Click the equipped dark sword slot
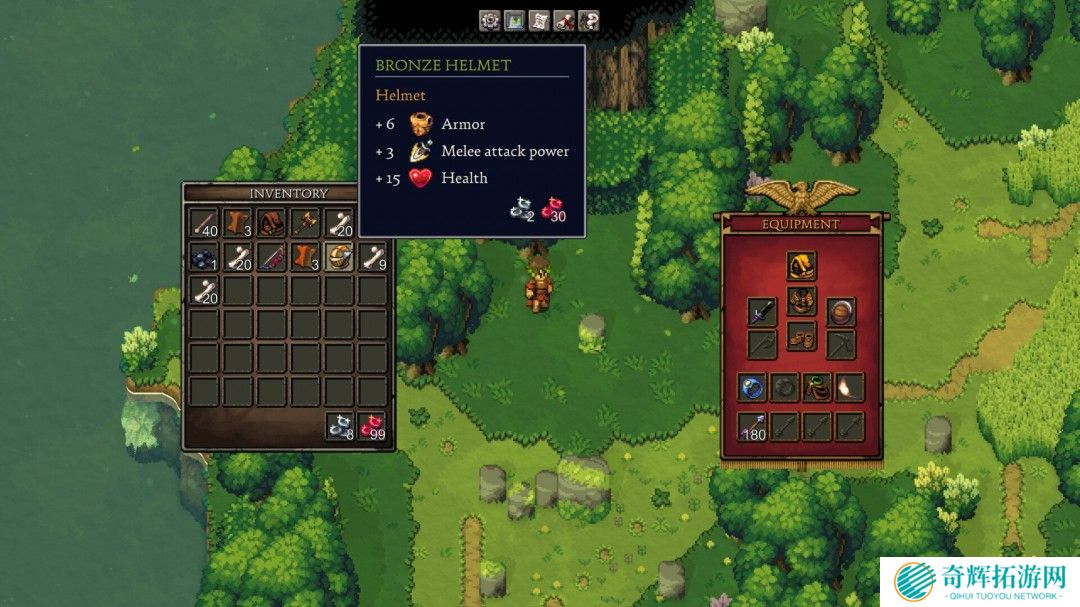Viewport: 1080px width, 607px height. point(762,312)
